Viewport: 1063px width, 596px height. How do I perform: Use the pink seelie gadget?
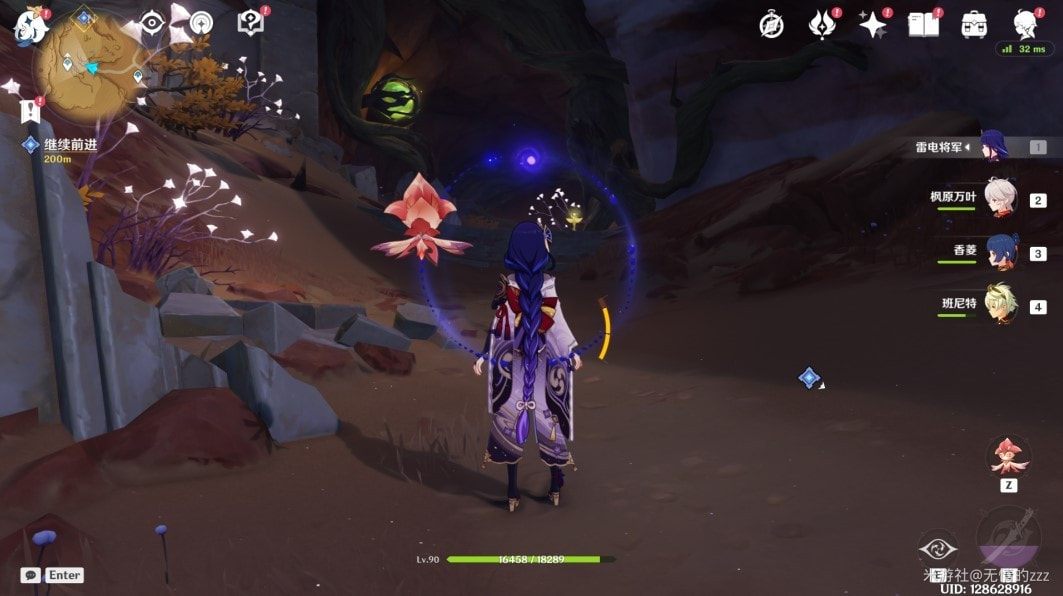point(1008,456)
